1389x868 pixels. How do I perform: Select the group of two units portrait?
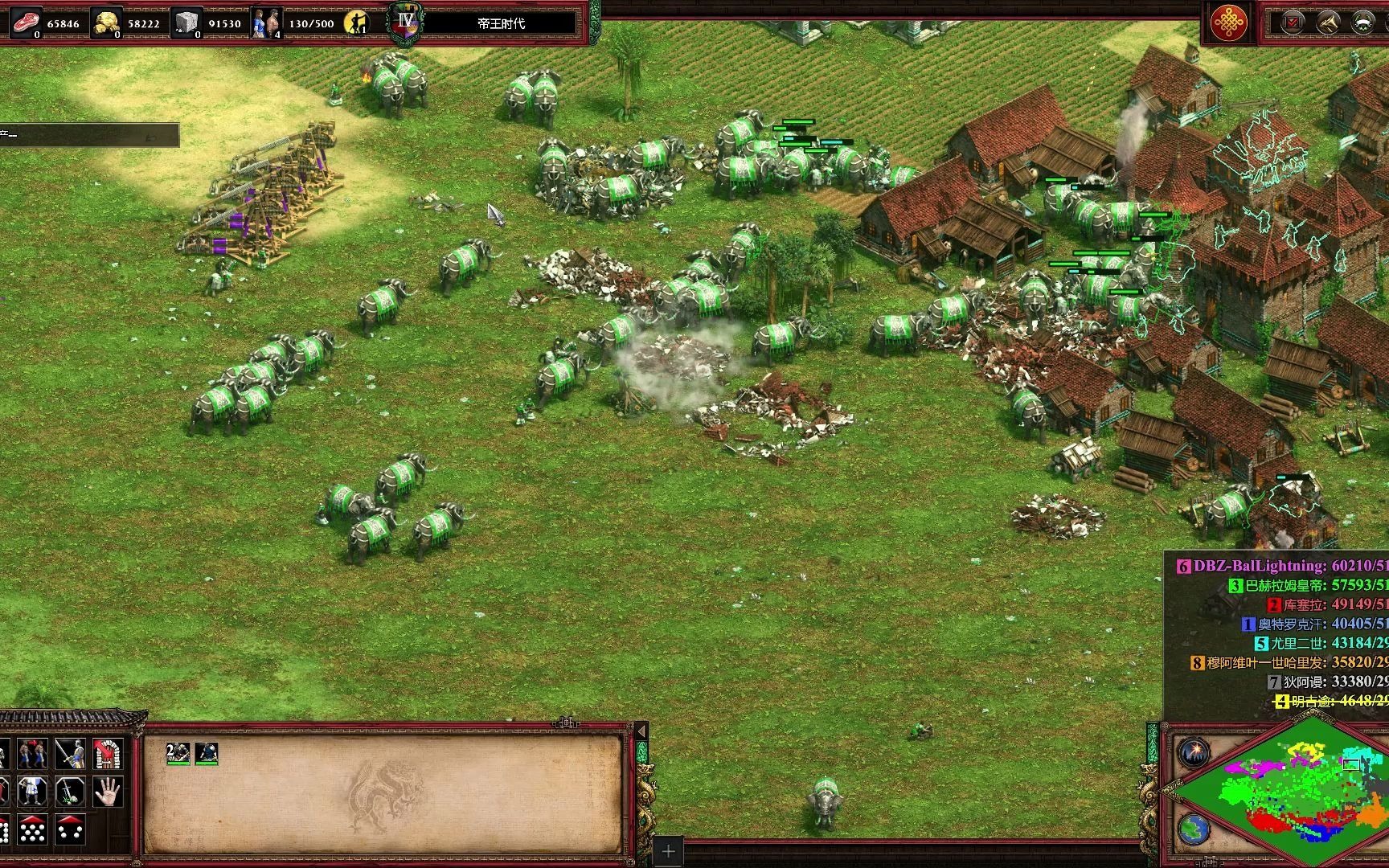pos(178,753)
